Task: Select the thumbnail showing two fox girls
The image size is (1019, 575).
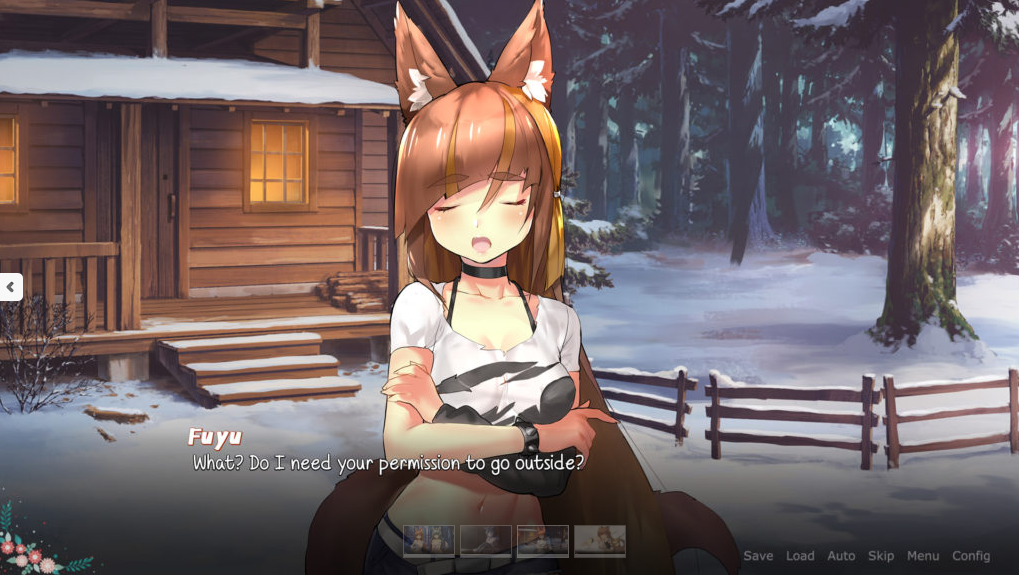Action: (x=429, y=541)
